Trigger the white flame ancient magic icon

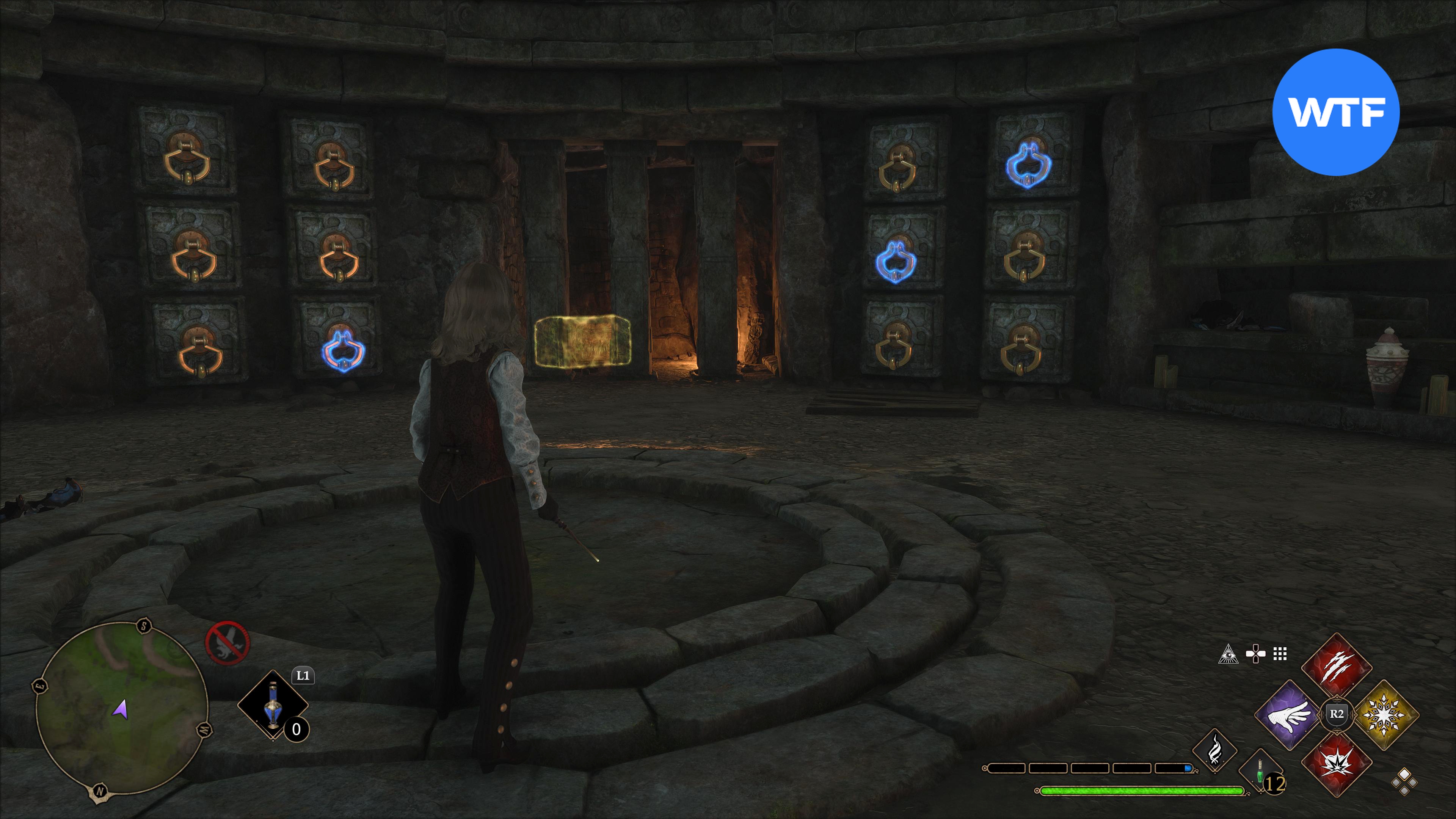[x=1214, y=751]
